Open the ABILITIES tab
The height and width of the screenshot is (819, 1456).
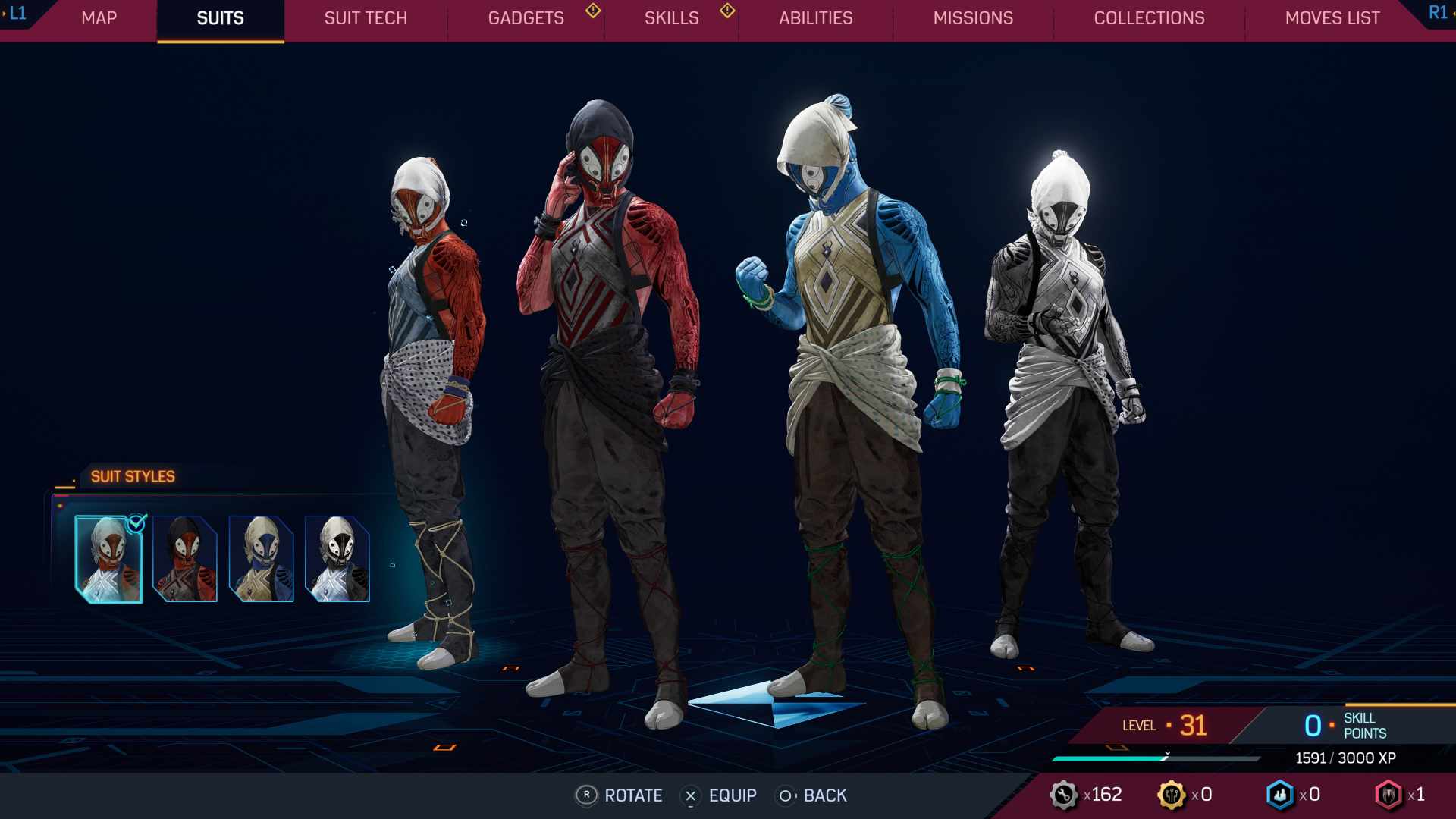(x=817, y=18)
